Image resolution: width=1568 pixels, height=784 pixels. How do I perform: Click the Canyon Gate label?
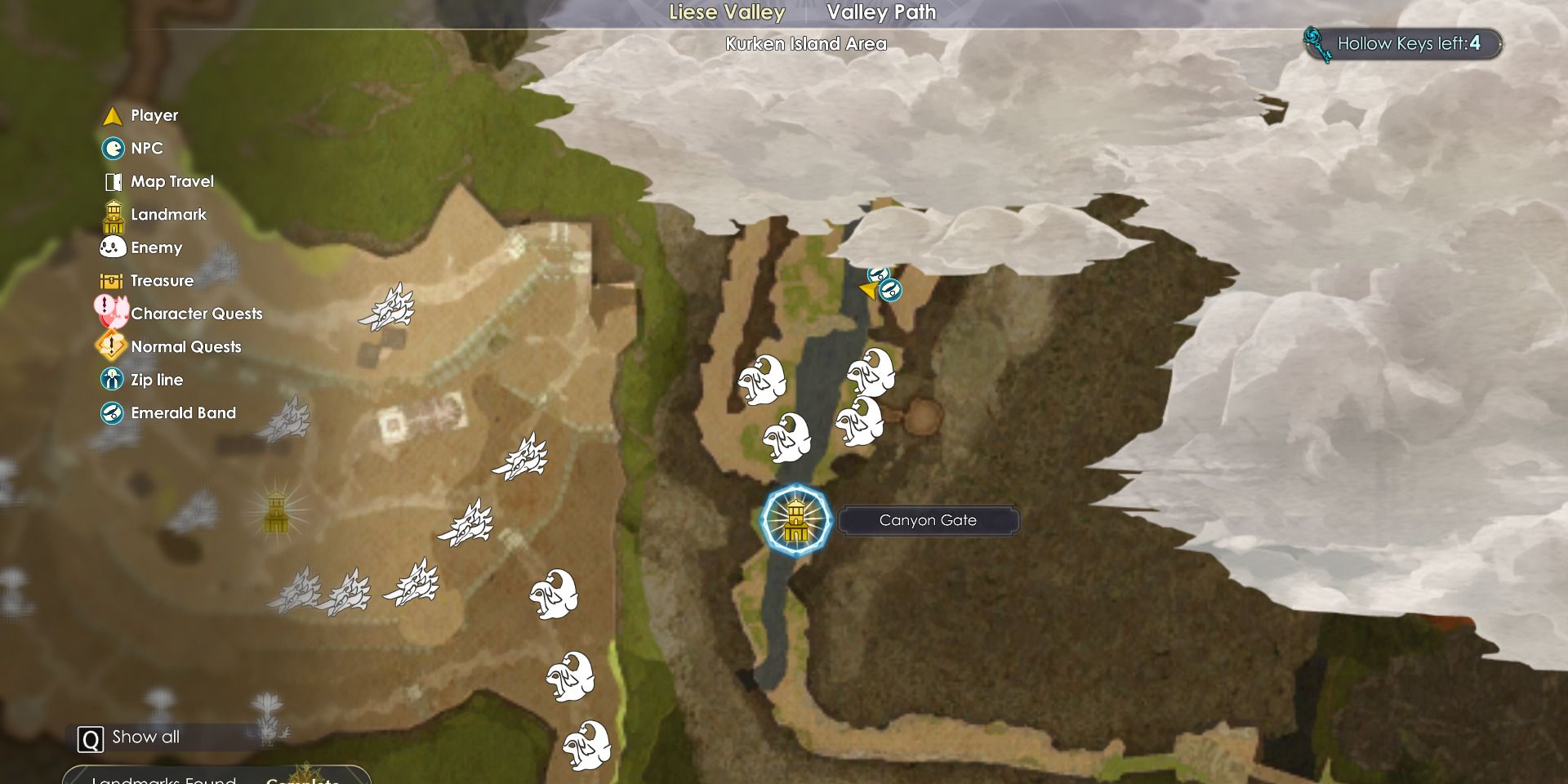[x=928, y=520]
